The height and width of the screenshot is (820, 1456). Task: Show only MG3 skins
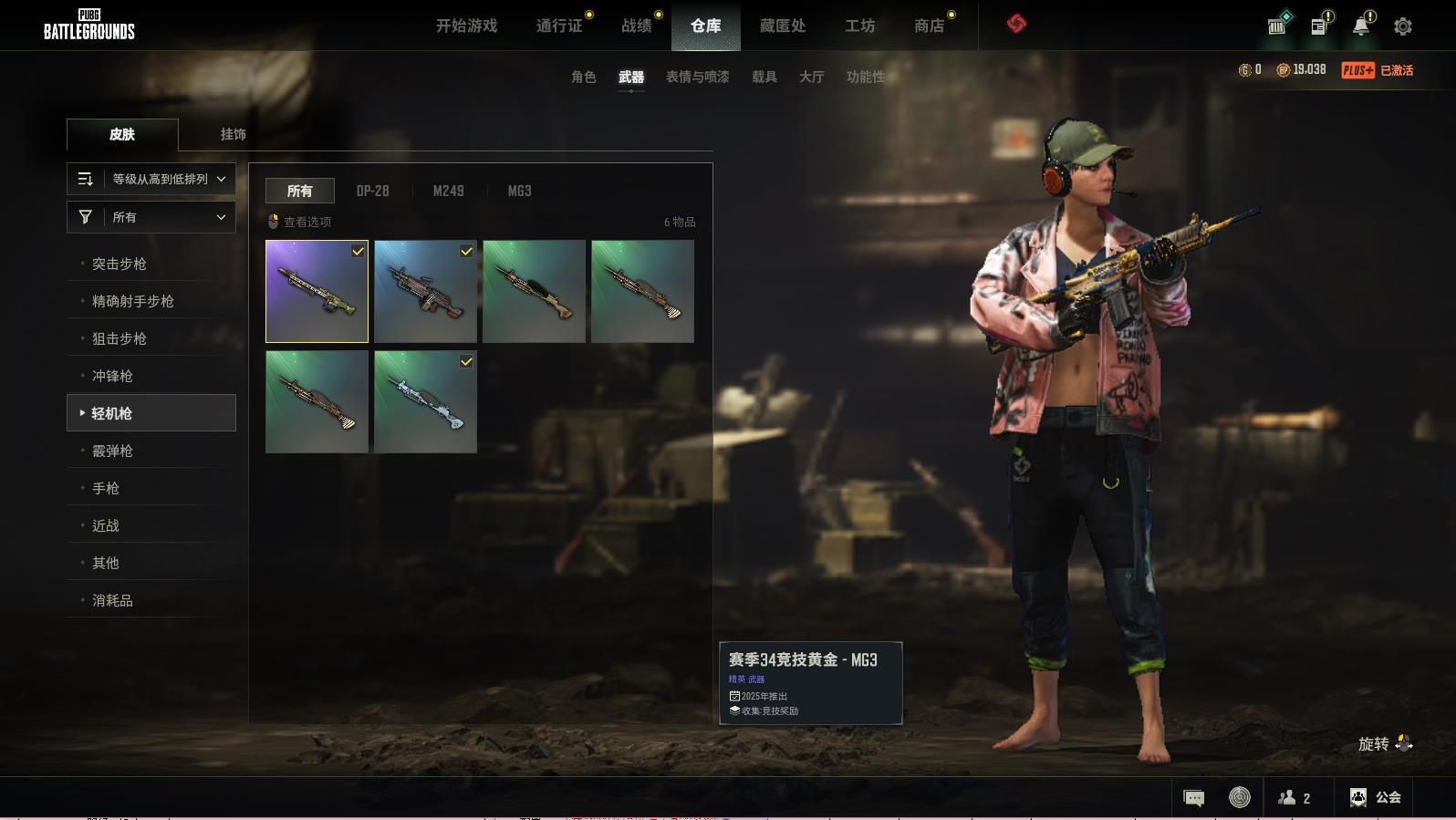coord(519,191)
